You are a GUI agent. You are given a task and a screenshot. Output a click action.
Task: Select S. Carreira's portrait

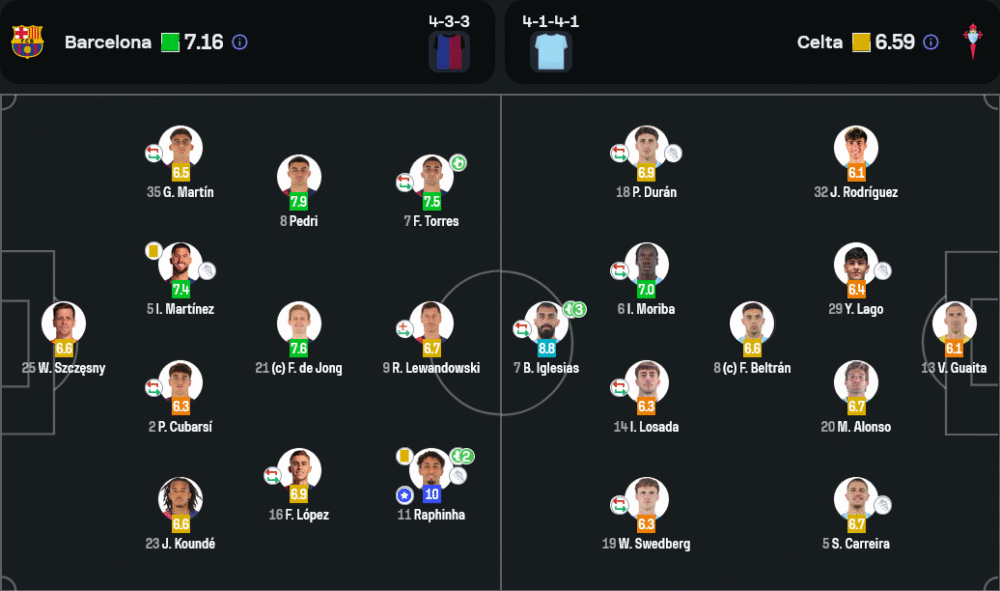(856, 500)
